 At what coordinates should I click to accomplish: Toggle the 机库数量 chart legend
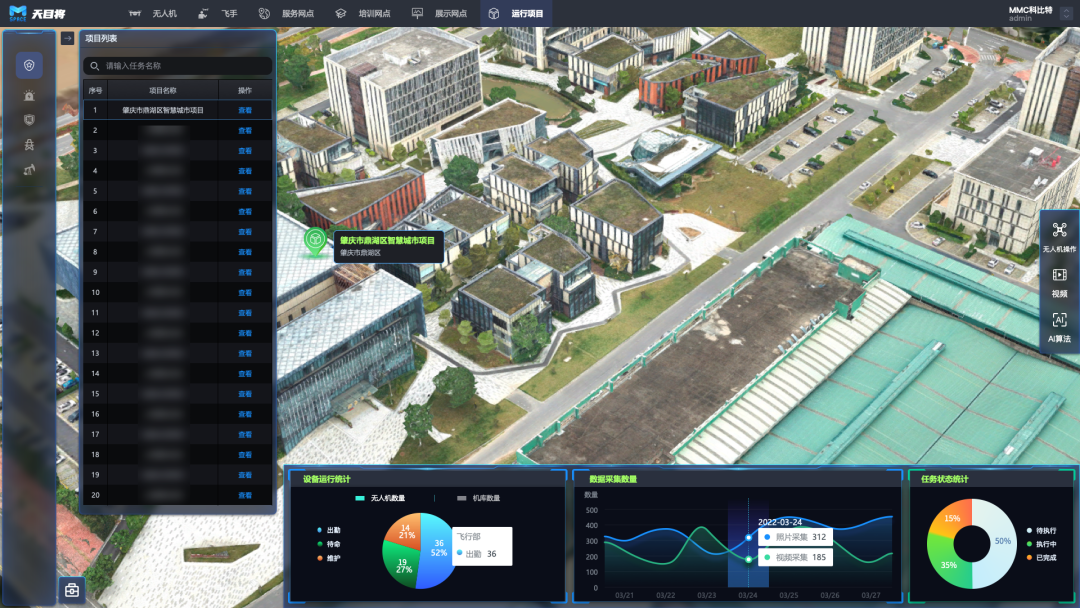[478, 498]
